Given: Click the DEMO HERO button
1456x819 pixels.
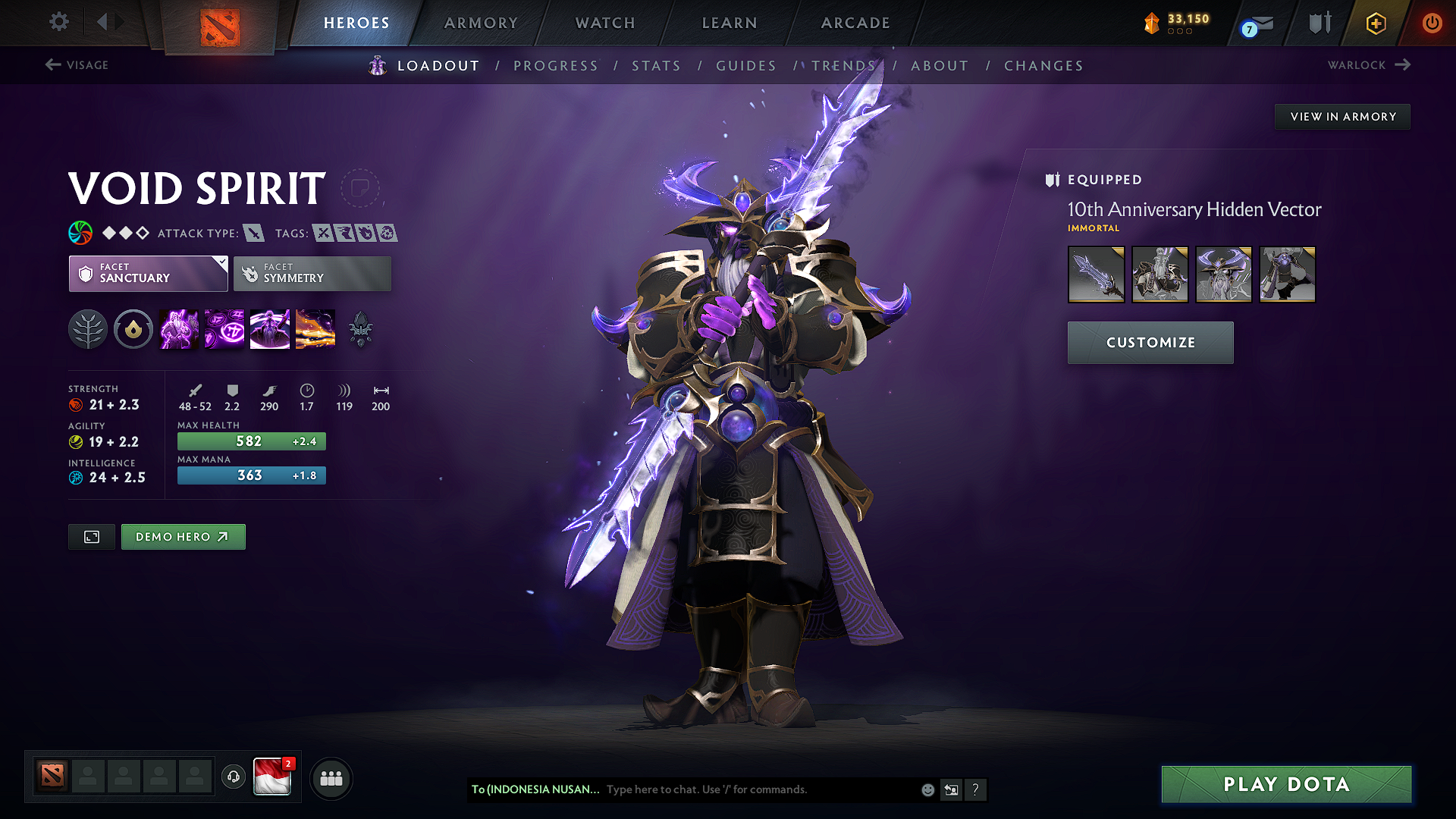Looking at the screenshot, I should pos(183,536).
